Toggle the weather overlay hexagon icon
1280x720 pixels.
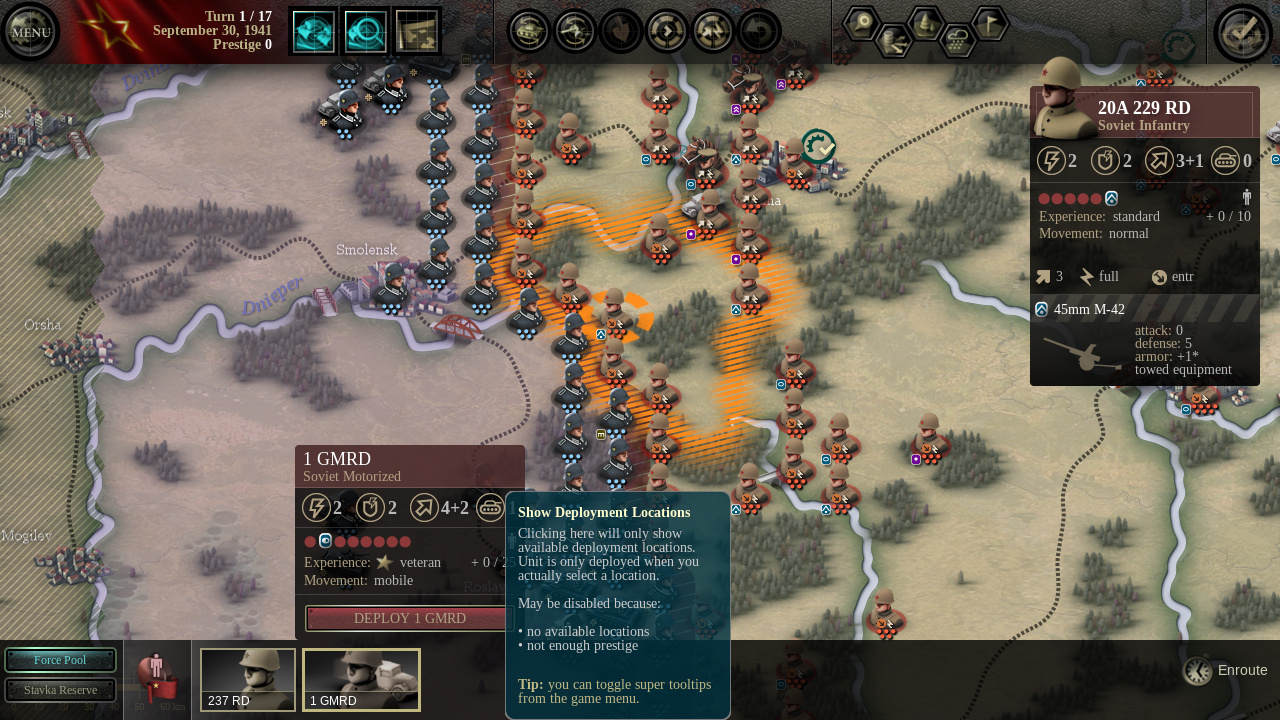pos(957,43)
